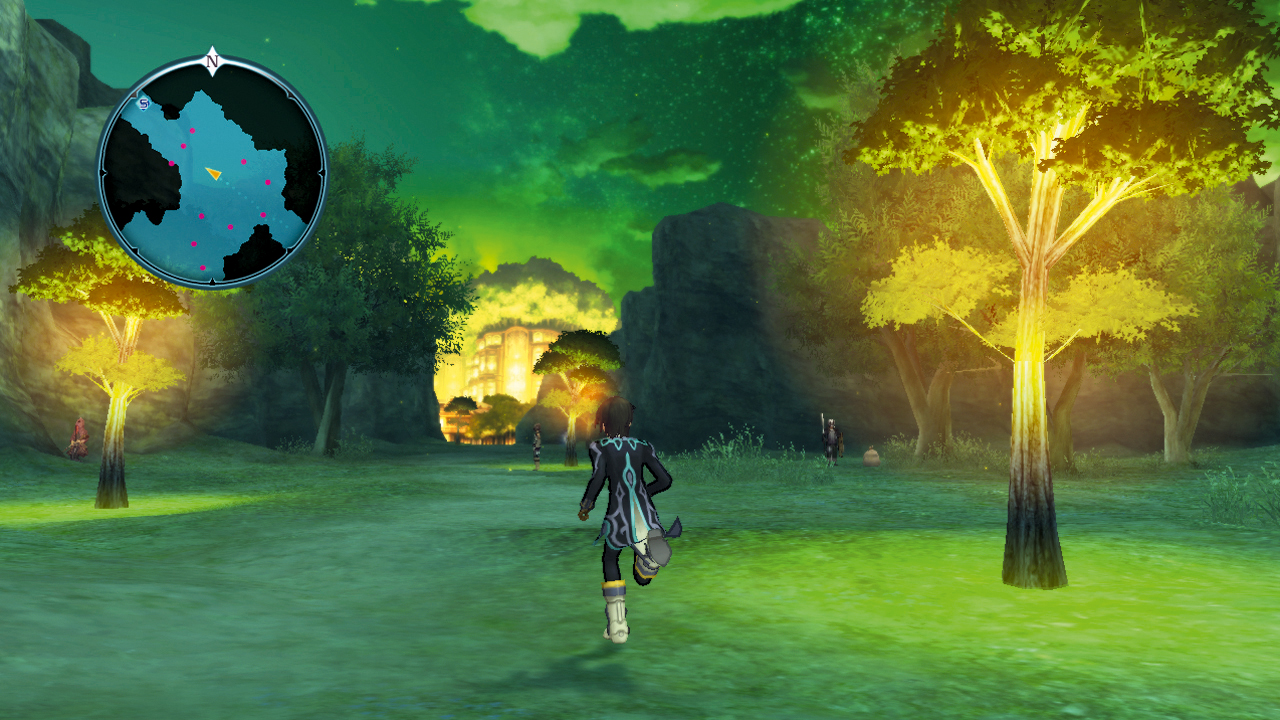Click the N compass marker on minimap
Viewport: 1280px width, 720px height.
point(212,61)
